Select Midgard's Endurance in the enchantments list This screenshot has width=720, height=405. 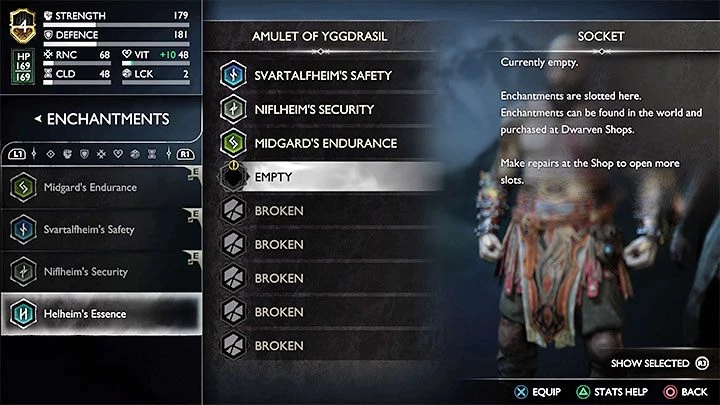click(x=100, y=188)
